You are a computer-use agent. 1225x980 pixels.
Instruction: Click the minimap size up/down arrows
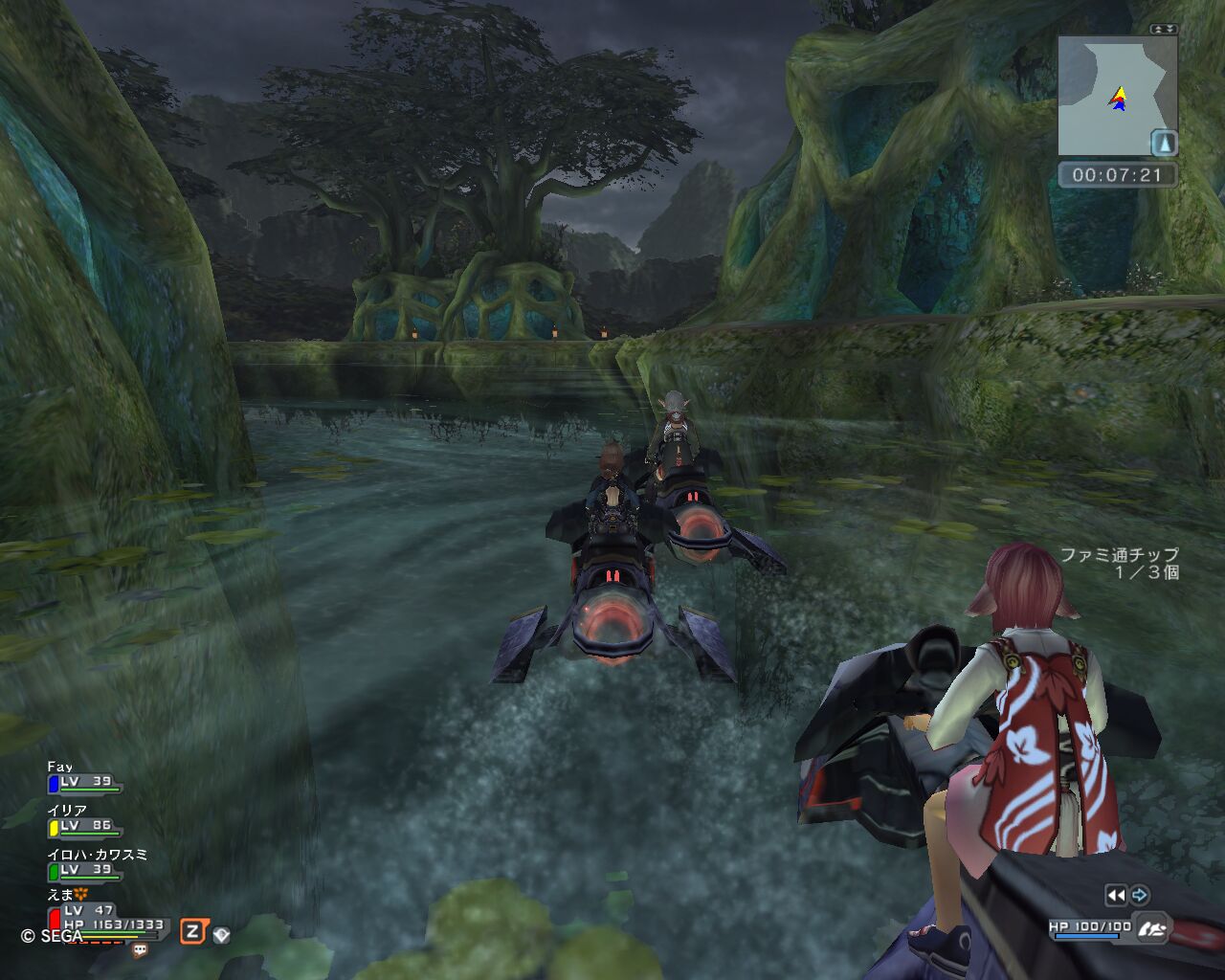(1164, 30)
